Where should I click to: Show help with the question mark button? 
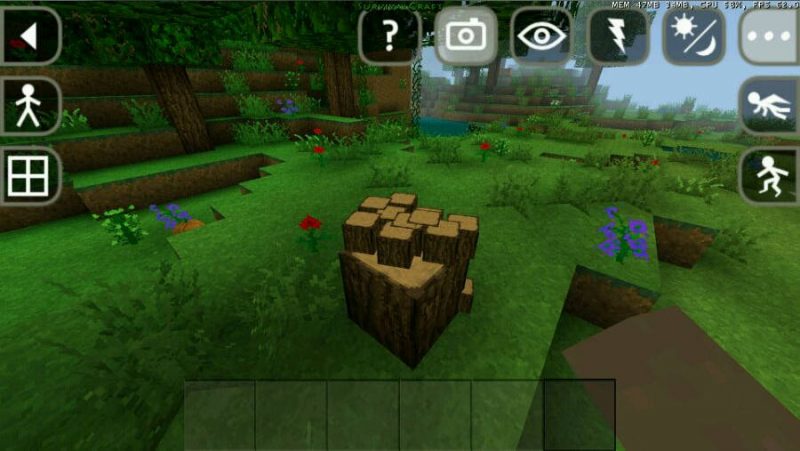click(x=390, y=37)
